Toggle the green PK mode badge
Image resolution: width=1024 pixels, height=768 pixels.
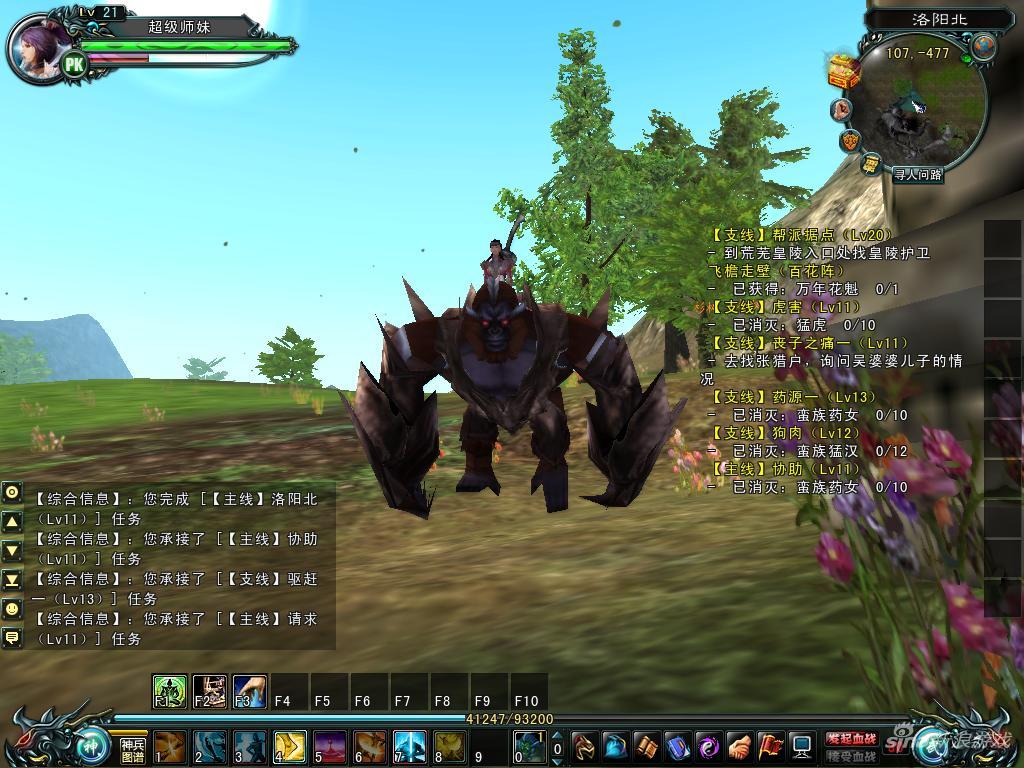(x=74, y=65)
